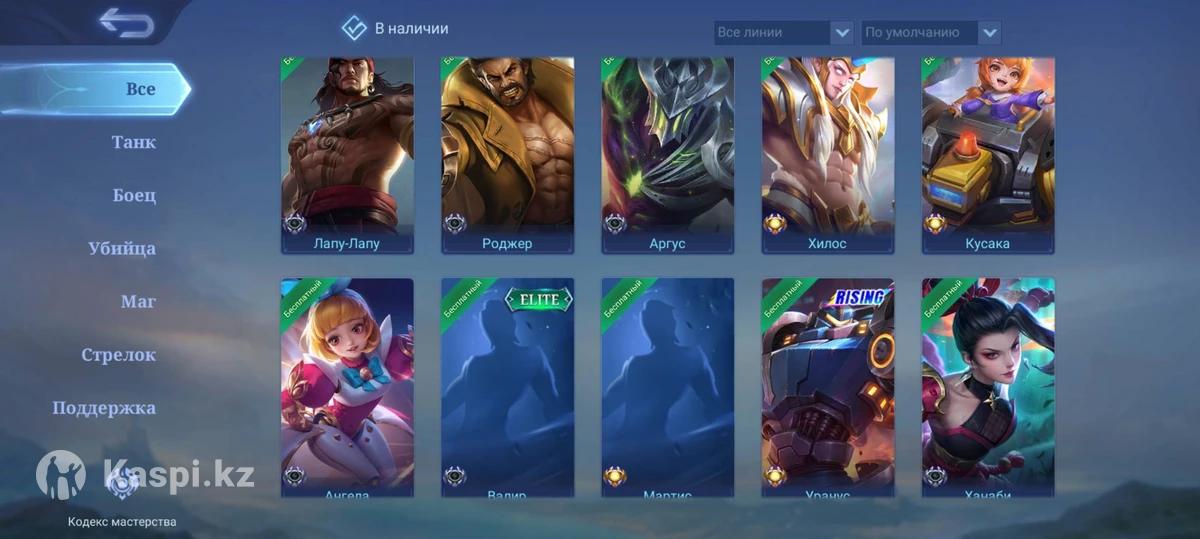The image size is (1200, 539).
Task: Select the Ханаби hero card
Action: pyautogui.click(x=987, y=387)
